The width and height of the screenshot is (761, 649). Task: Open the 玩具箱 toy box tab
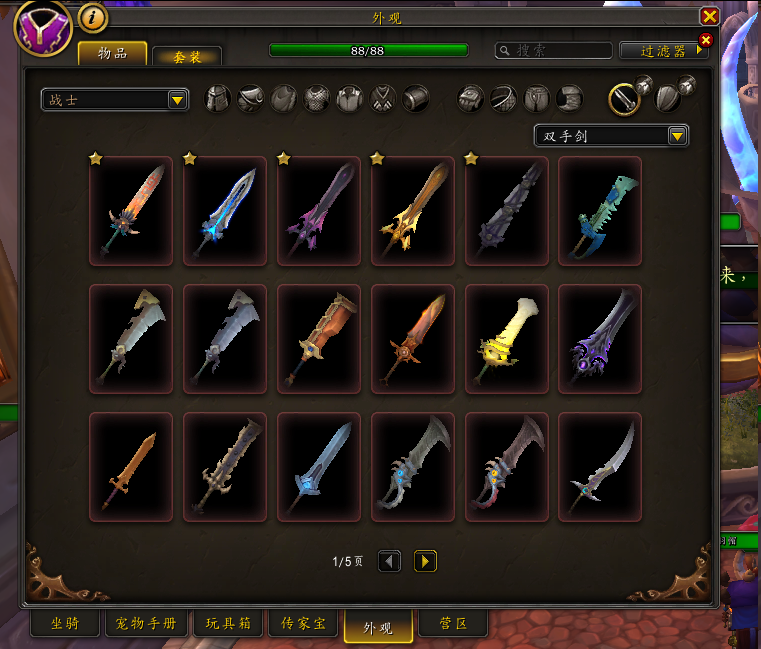pyautogui.click(x=229, y=624)
